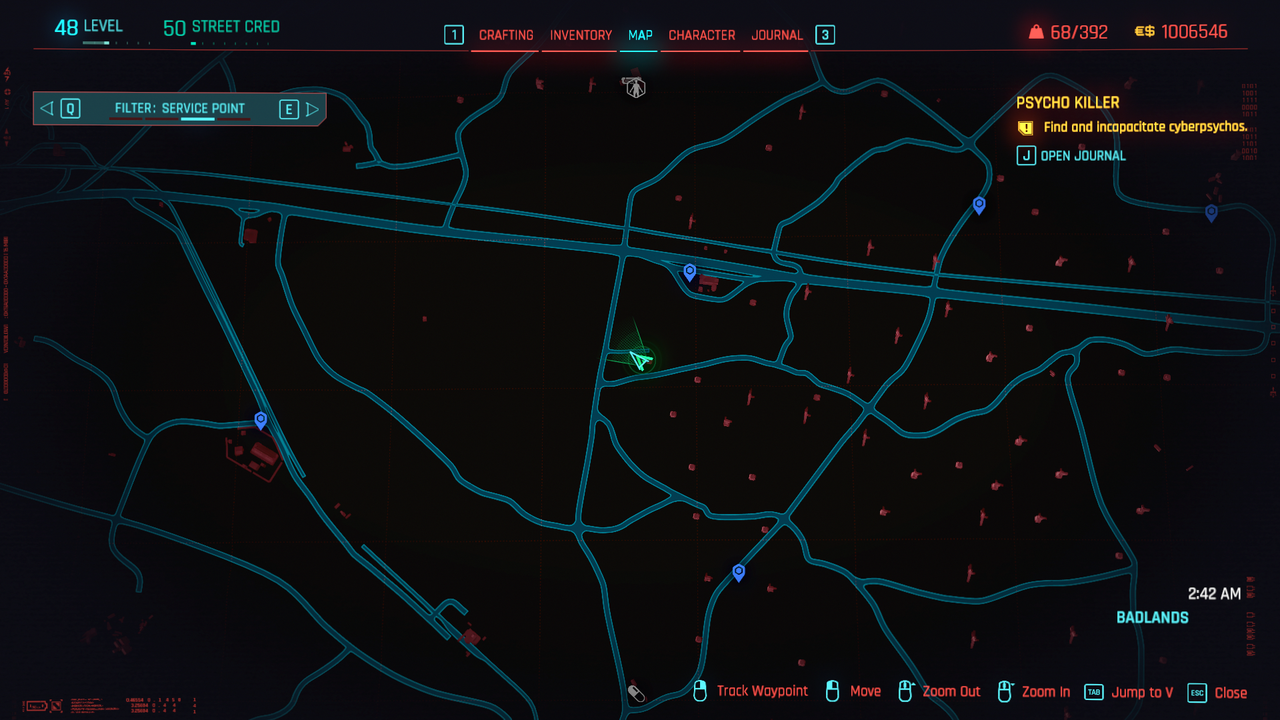The image size is (1280, 720).
Task: Select the service point marker beside the red compound
Action: (x=261, y=420)
